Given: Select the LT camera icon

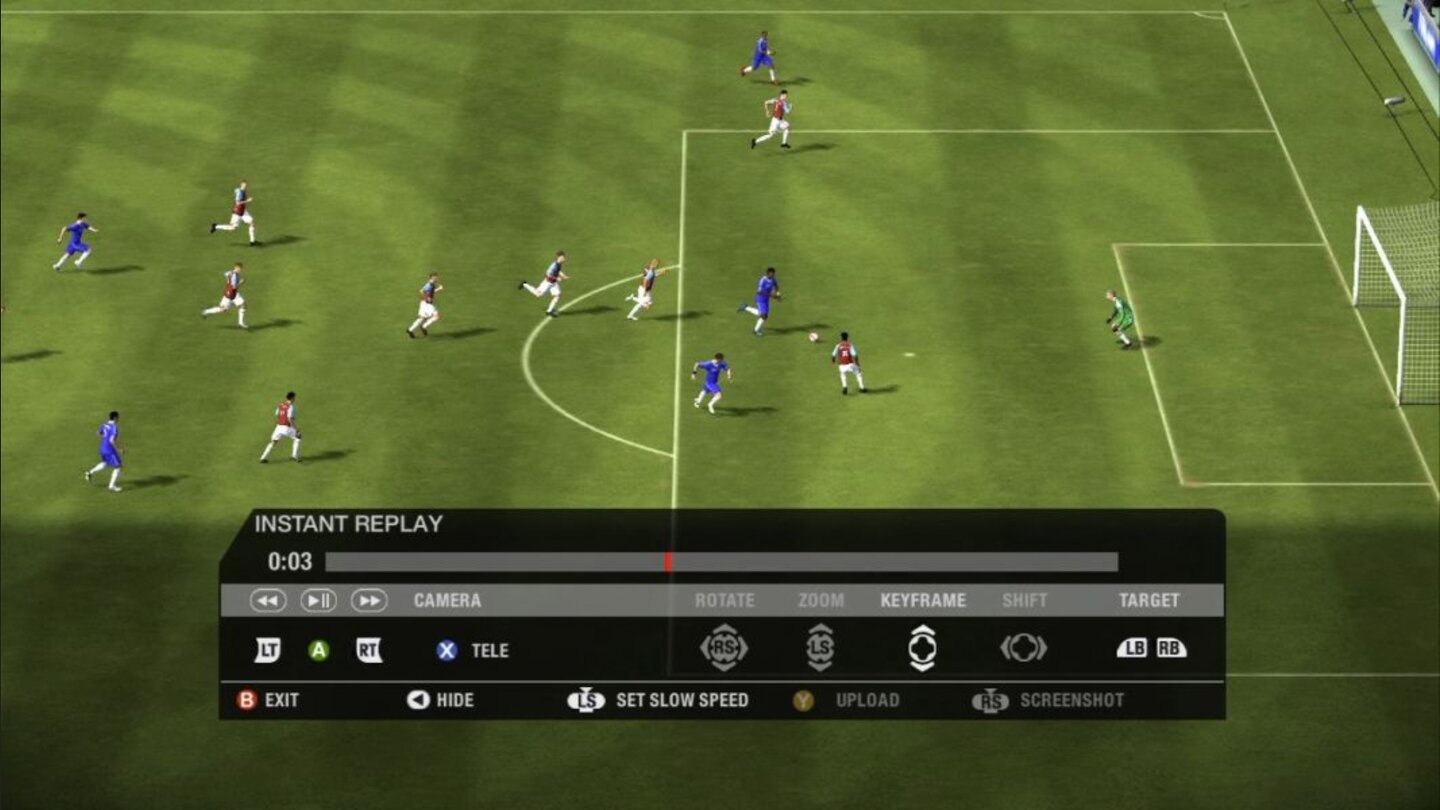Looking at the screenshot, I should (x=266, y=650).
